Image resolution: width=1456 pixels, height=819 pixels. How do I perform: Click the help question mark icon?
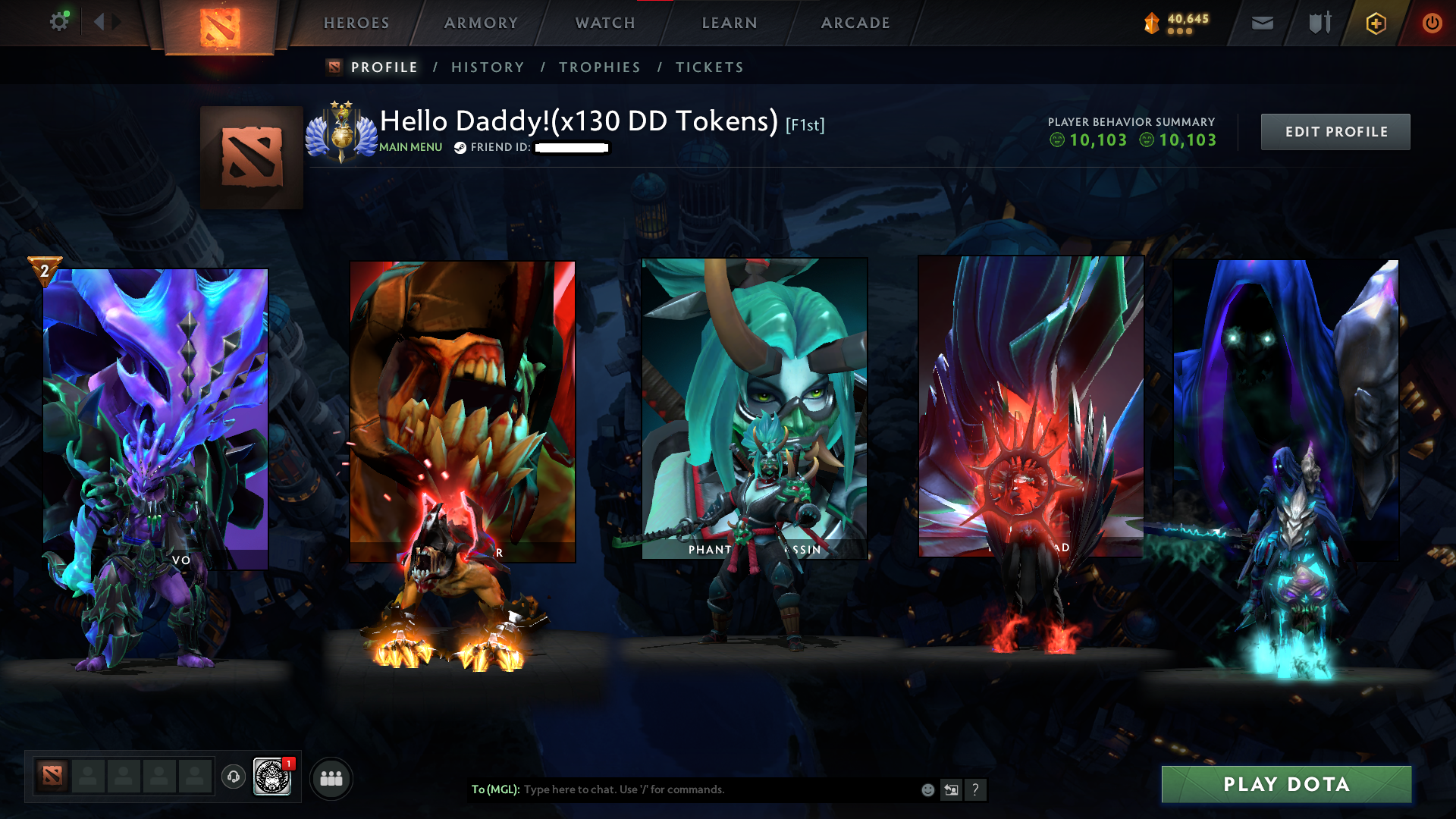977,789
